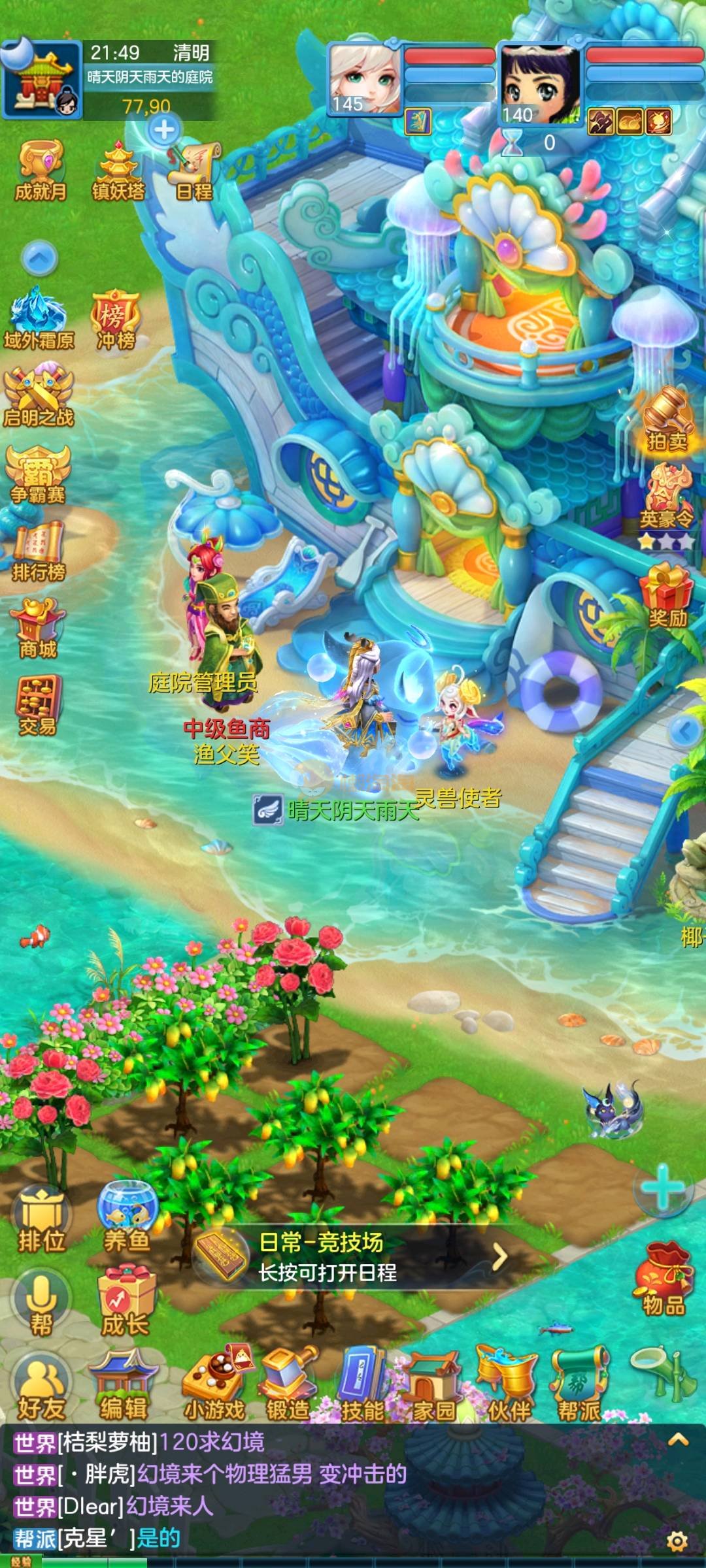Open the 商城 shop
Viewport: 706px width, 1568px height.
click(38, 629)
